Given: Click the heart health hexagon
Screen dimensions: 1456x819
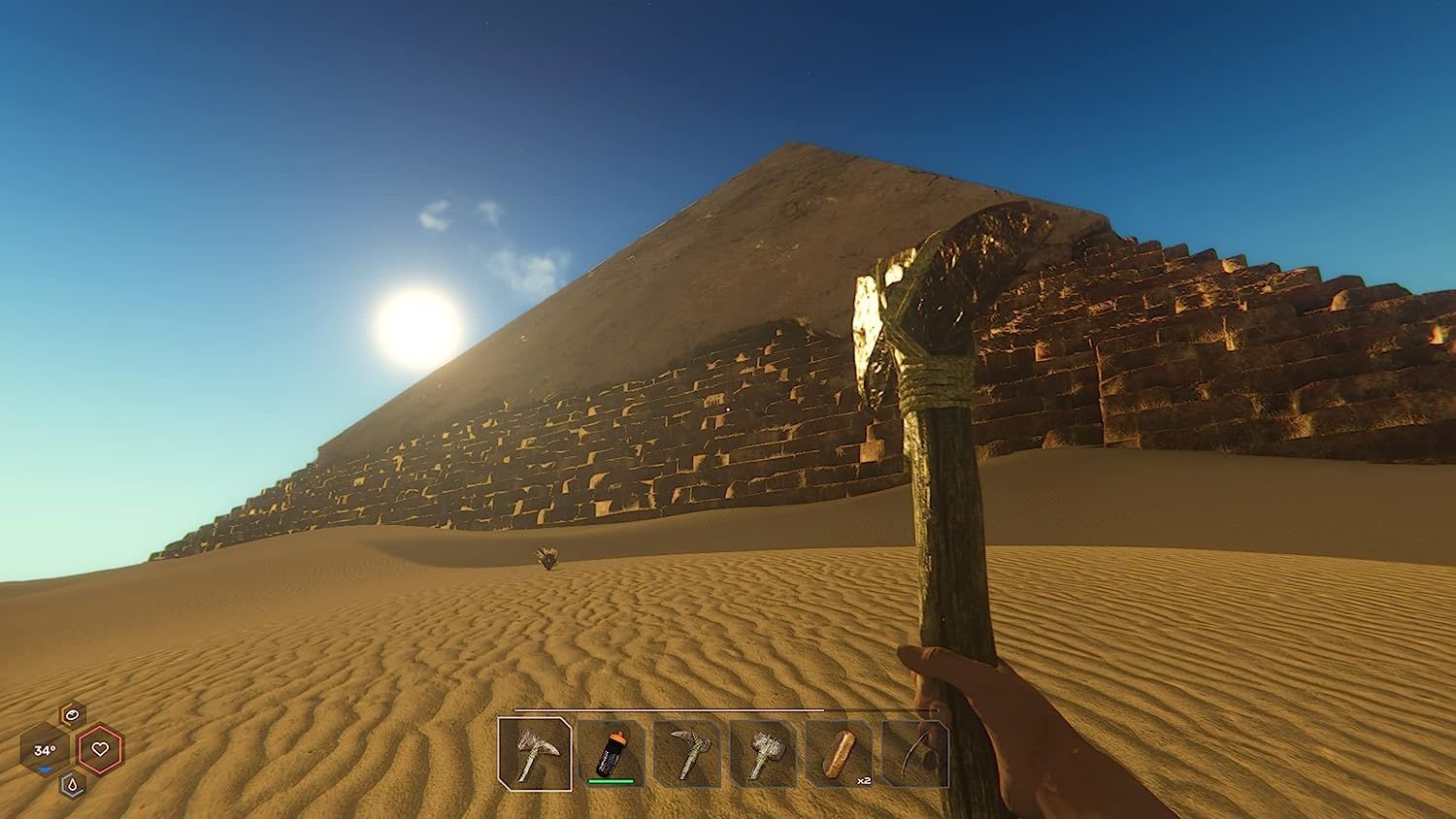Looking at the screenshot, I should (x=99, y=749).
